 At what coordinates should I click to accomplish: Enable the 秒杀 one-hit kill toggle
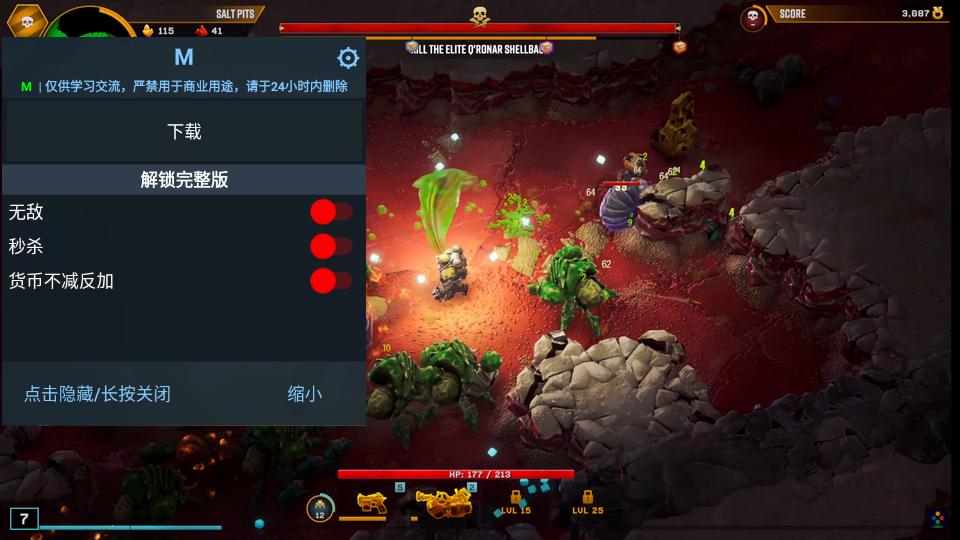click(x=330, y=246)
